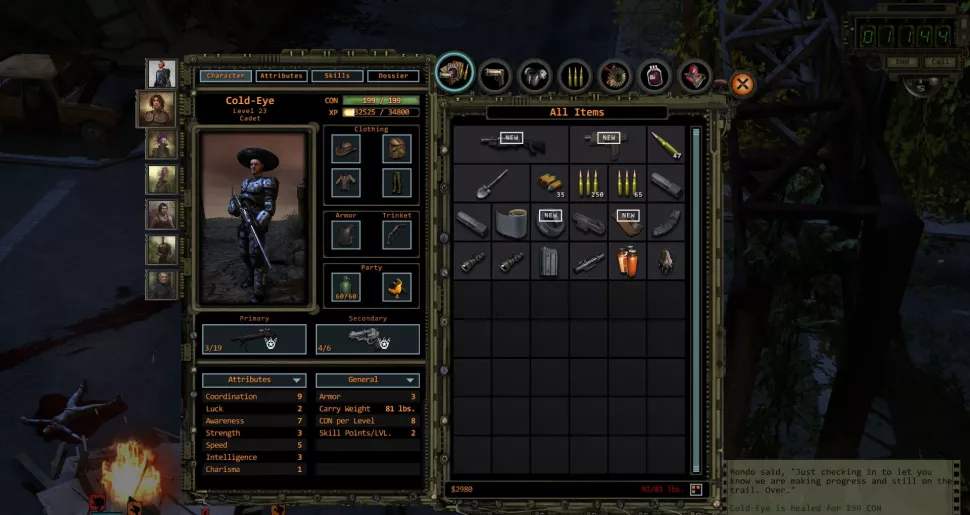Close the inventory with the orange X

[742, 84]
